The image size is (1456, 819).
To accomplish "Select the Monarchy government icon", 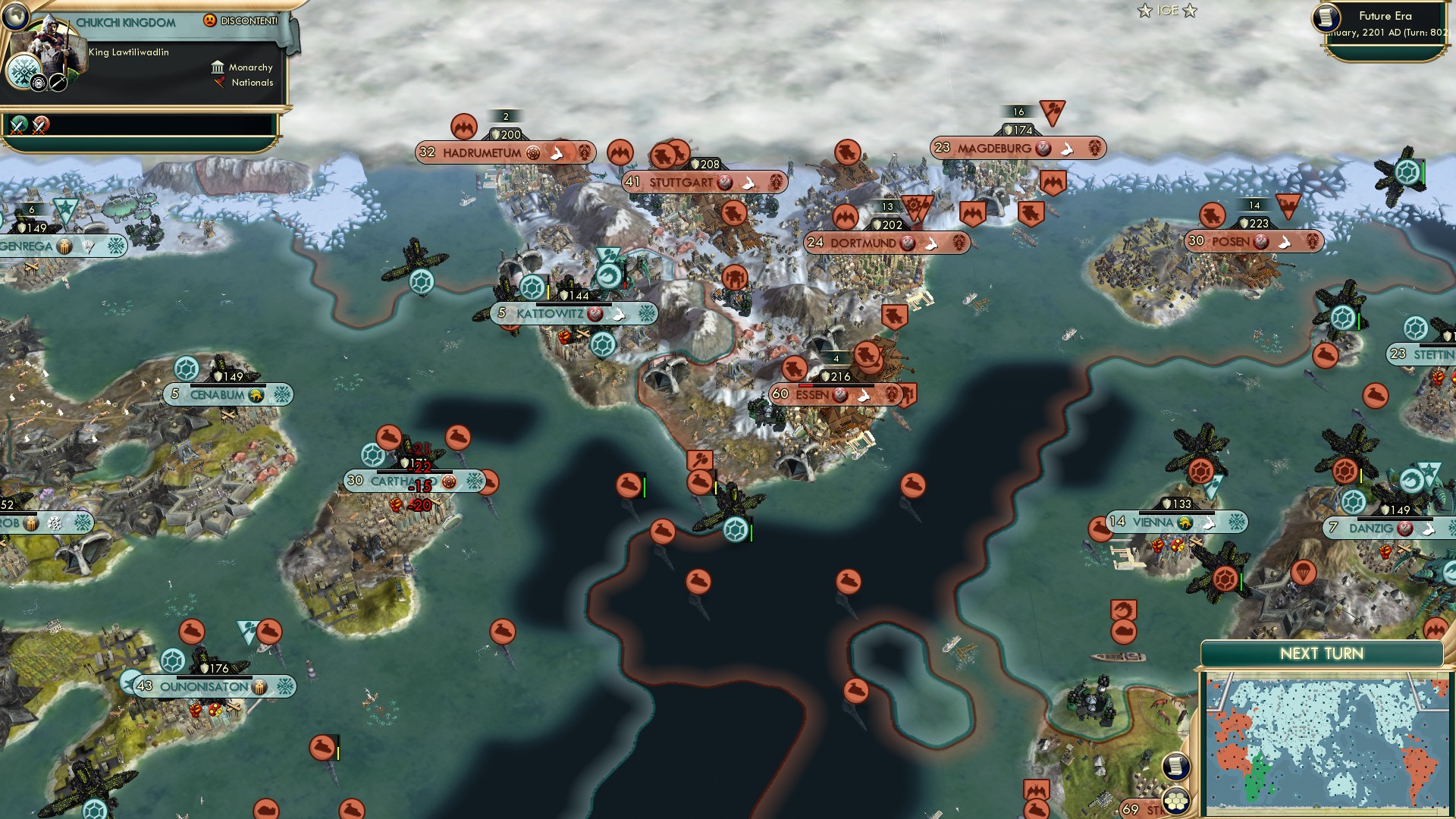I will 218,67.
